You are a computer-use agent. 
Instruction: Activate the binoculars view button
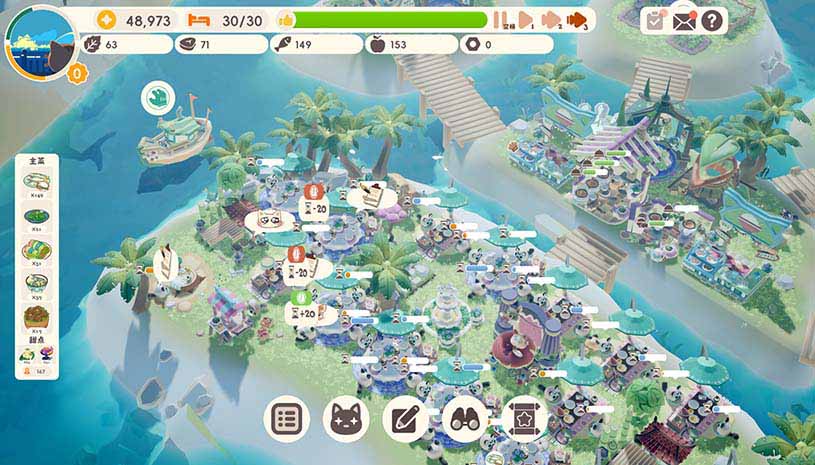pyautogui.click(x=465, y=419)
